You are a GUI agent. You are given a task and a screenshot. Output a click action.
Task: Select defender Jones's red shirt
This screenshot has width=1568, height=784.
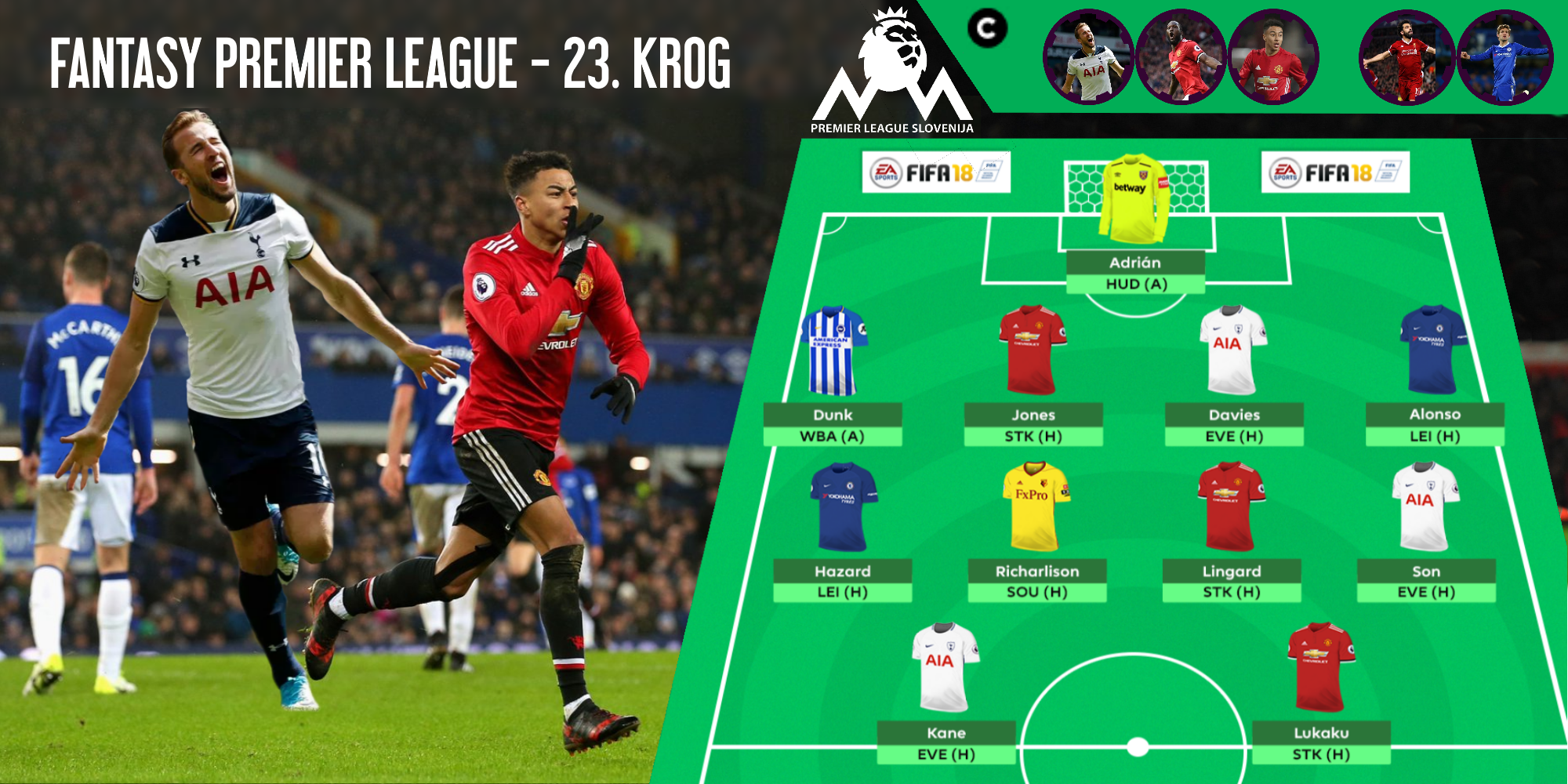pos(1032,350)
